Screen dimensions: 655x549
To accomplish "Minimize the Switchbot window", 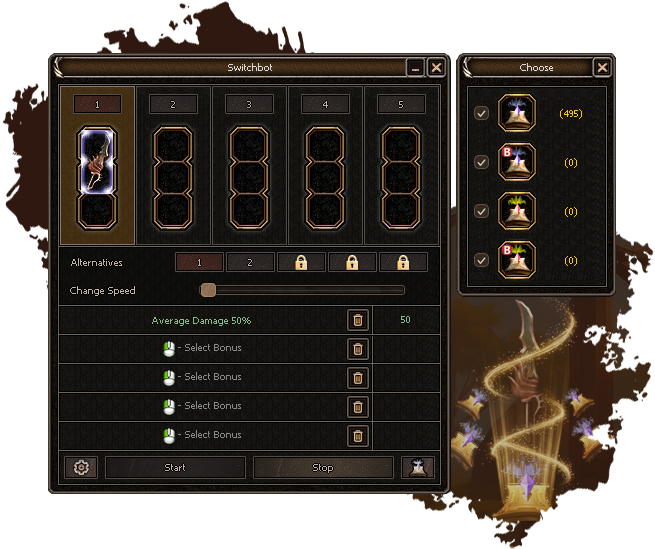I will [x=416, y=67].
